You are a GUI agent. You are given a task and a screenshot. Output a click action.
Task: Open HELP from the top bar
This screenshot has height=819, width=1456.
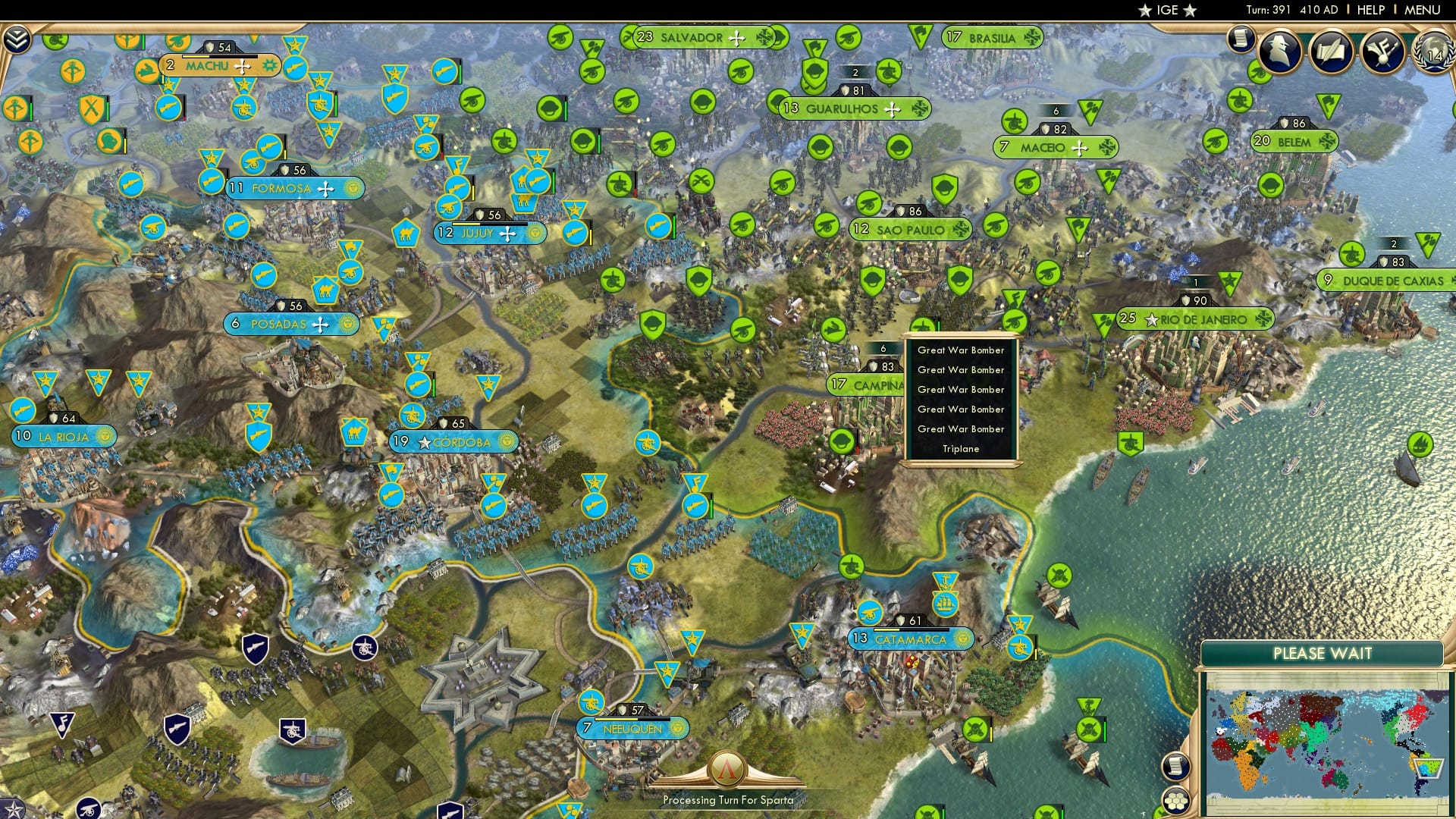click(x=1371, y=10)
